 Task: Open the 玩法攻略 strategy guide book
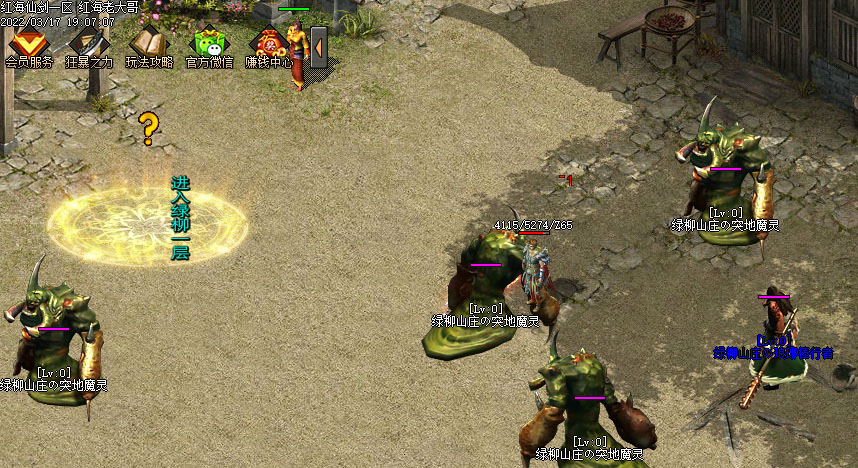(x=148, y=45)
